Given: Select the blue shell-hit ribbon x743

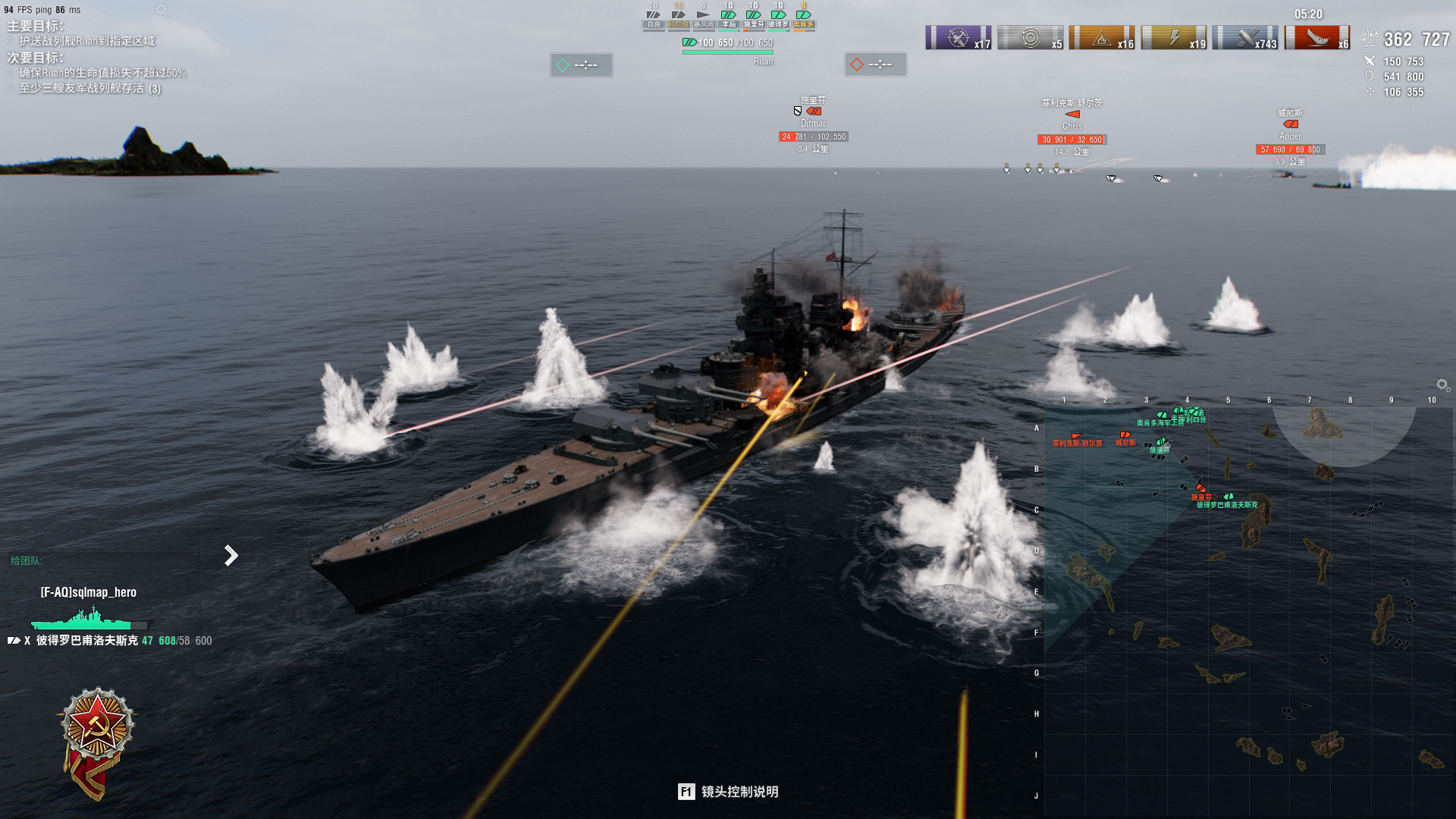Looking at the screenshot, I should (1245, 38).
